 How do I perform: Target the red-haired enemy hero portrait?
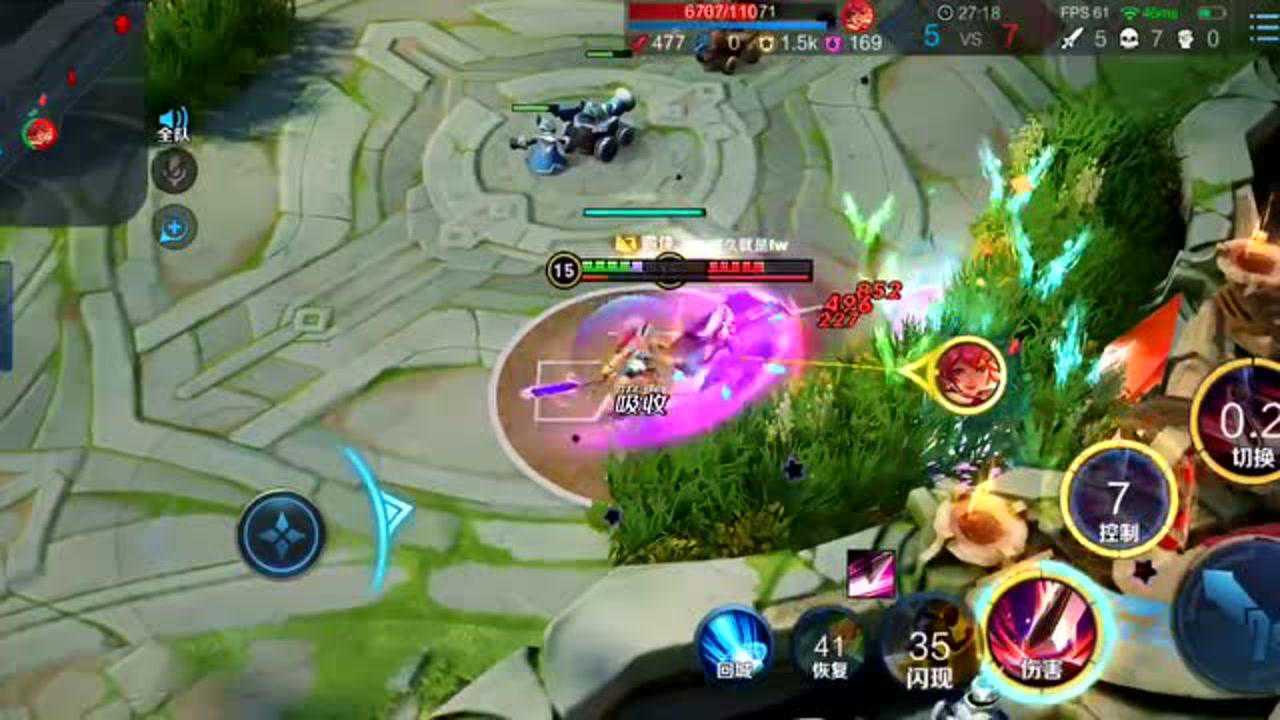(x=967, y=375)
